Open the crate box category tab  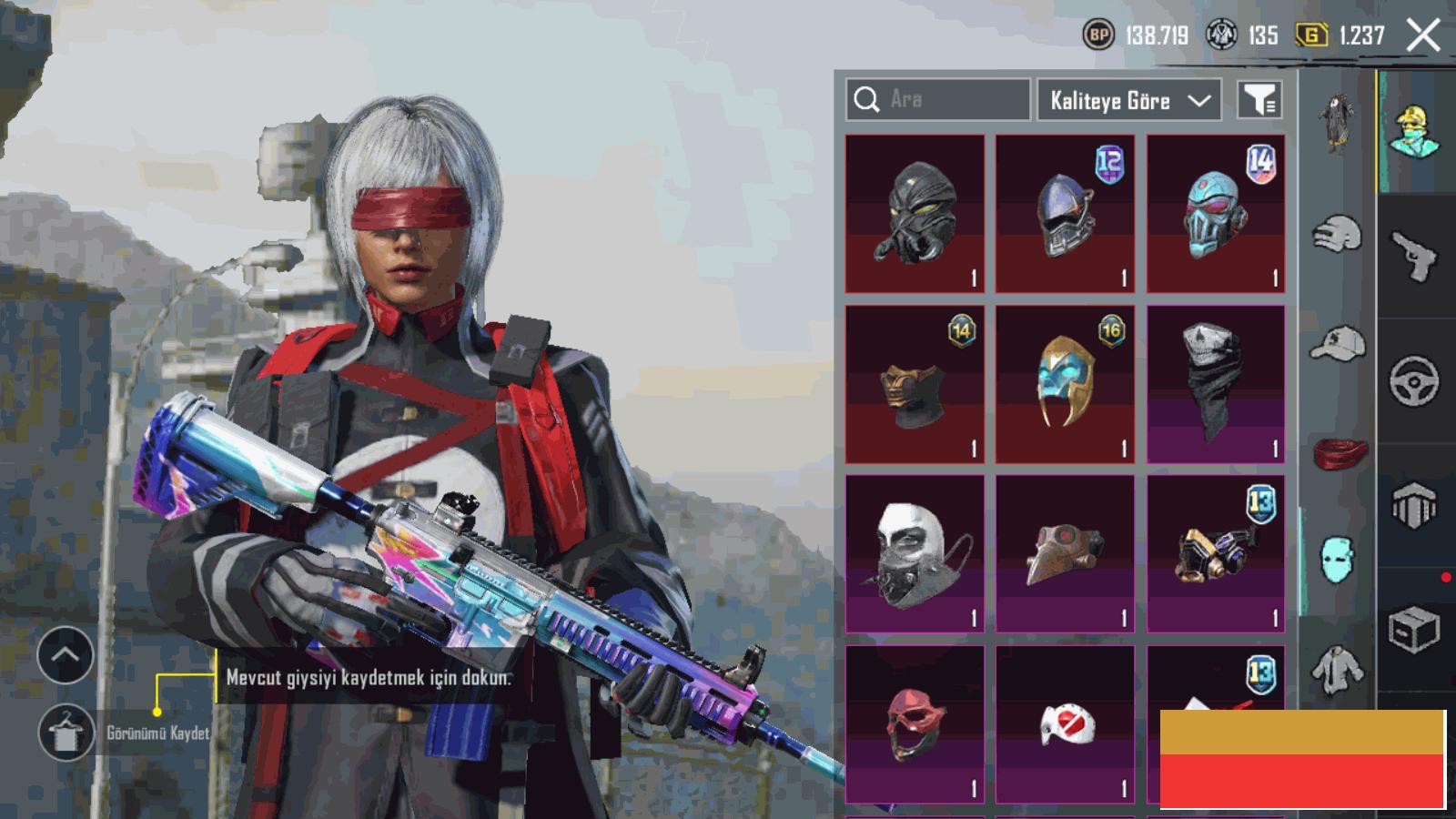(x=1414, y=630)
